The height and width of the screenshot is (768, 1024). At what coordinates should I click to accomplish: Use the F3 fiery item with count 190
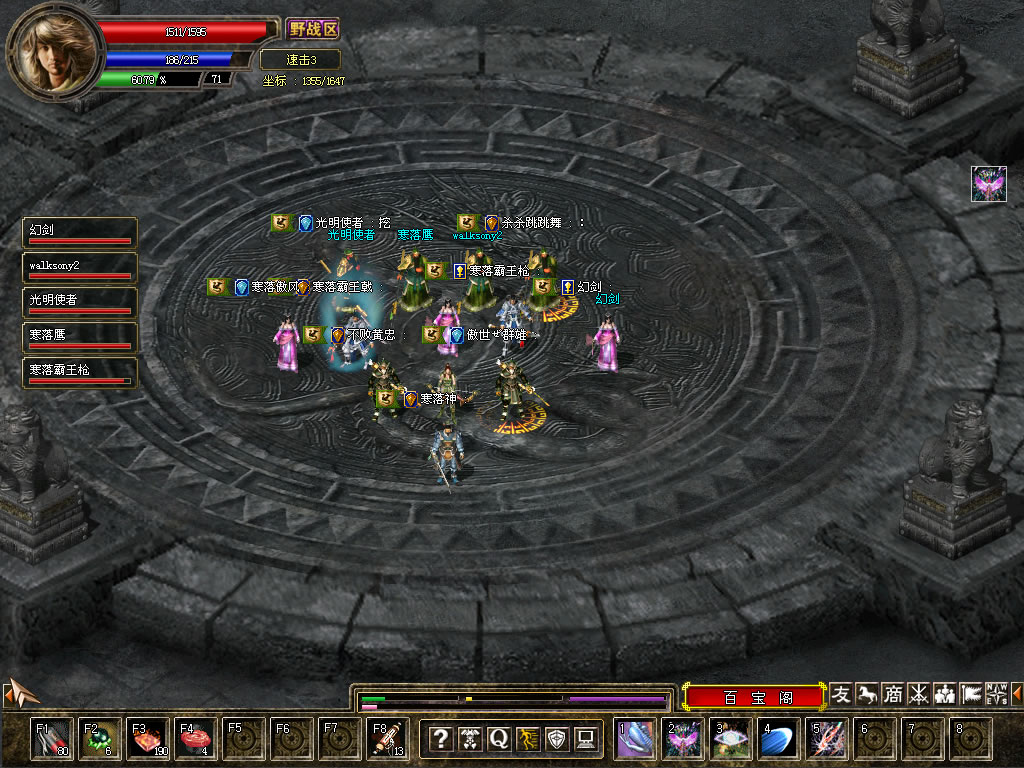click(148, 739)
